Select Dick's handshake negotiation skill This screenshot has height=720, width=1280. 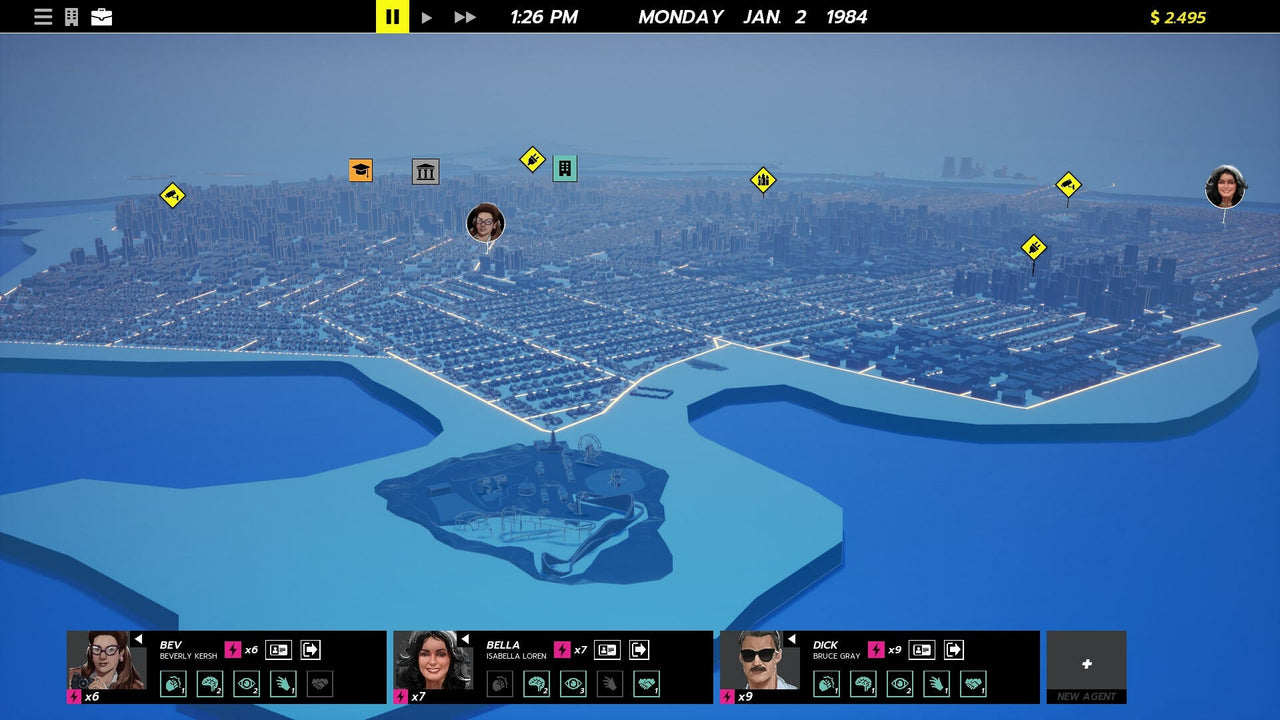point(974,682)
